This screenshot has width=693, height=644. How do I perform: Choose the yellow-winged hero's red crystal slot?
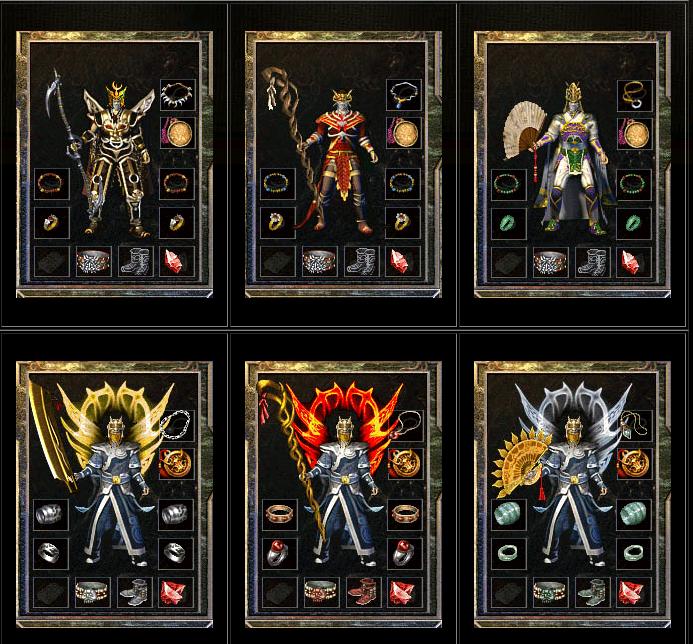click(x=177, y=592)
